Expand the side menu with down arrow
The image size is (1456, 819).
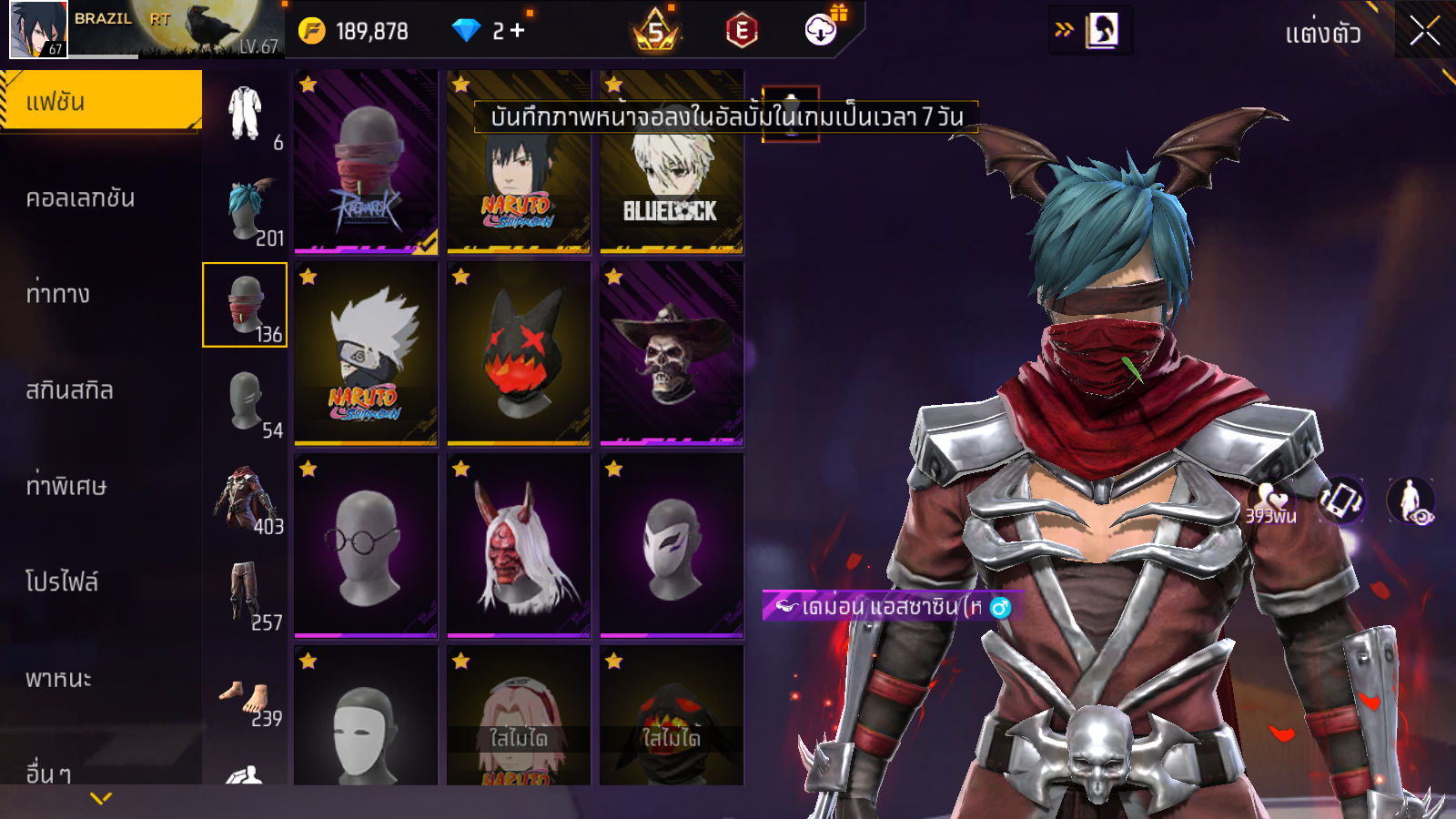click(x=101, y=798)
